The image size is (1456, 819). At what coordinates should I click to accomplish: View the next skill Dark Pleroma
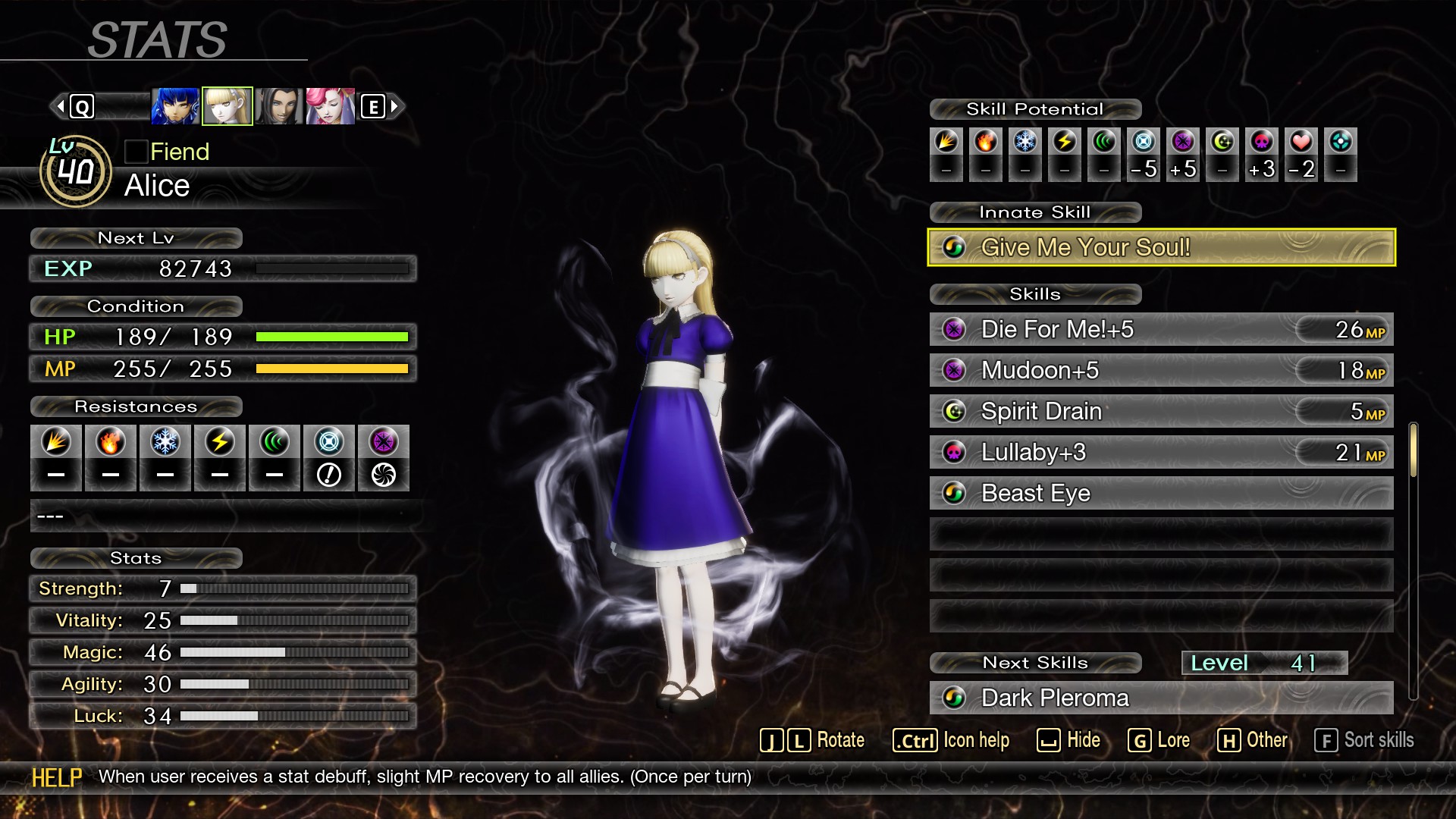click(x=1161, y=698)
